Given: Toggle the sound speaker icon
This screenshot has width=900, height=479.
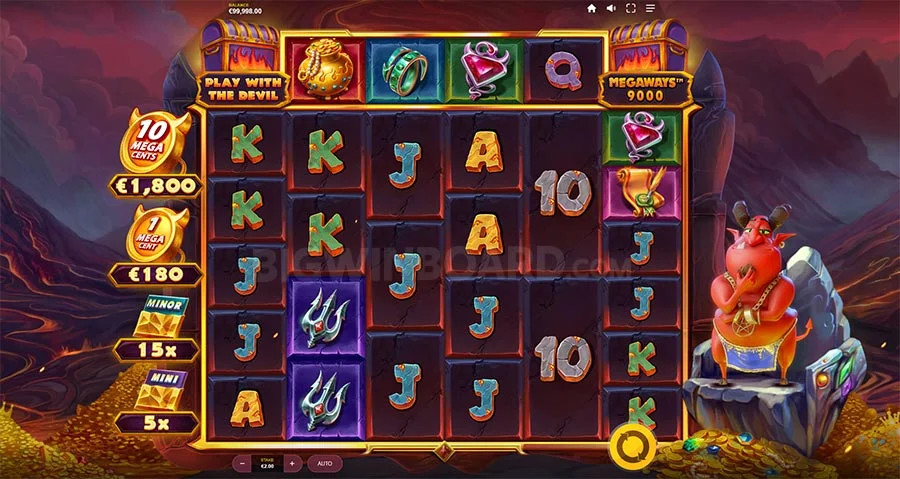Looking at the screenshot, I should coord(611,8).
